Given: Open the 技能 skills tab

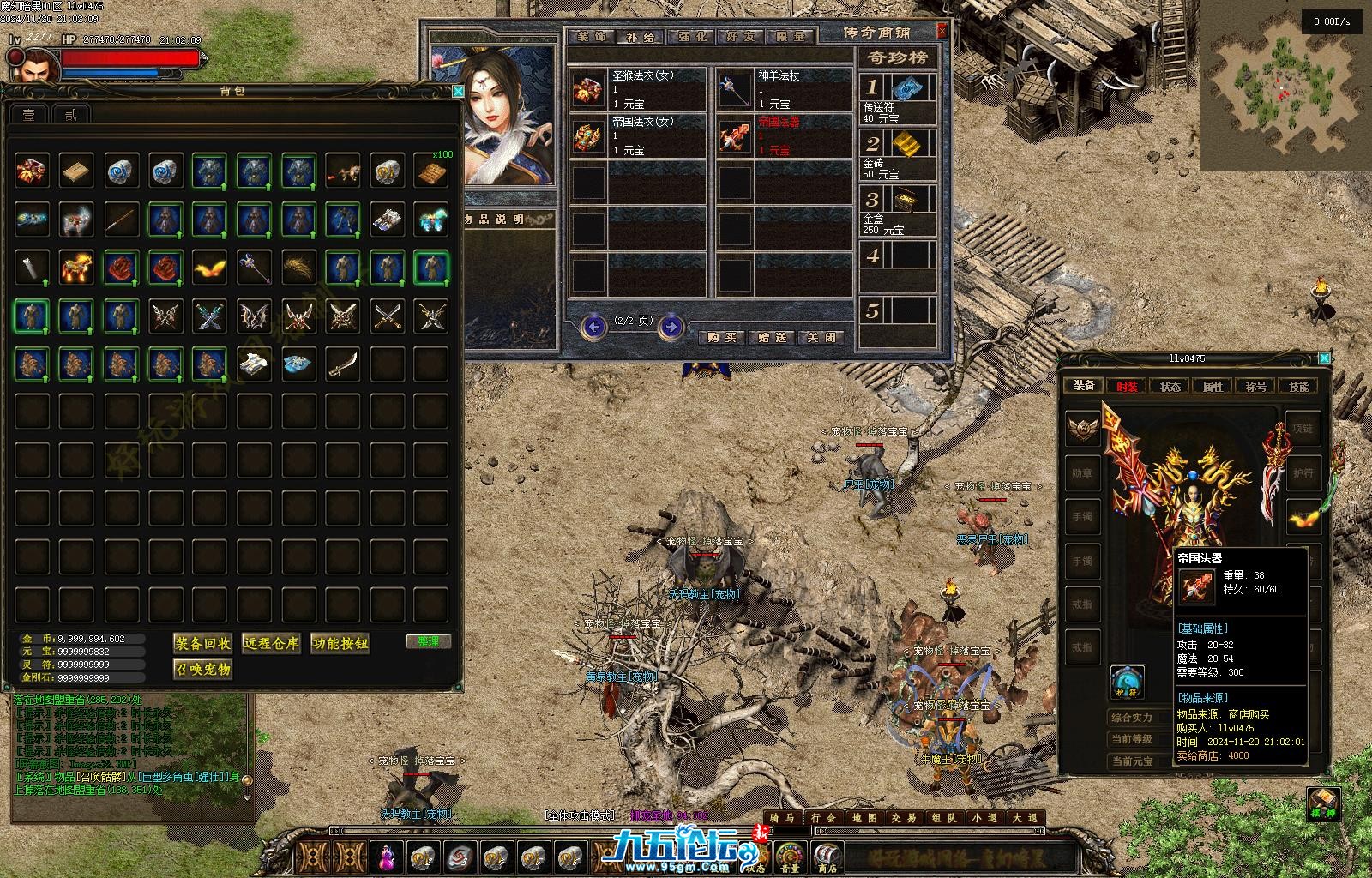Looking at the screenshot, I should 1298,386.
